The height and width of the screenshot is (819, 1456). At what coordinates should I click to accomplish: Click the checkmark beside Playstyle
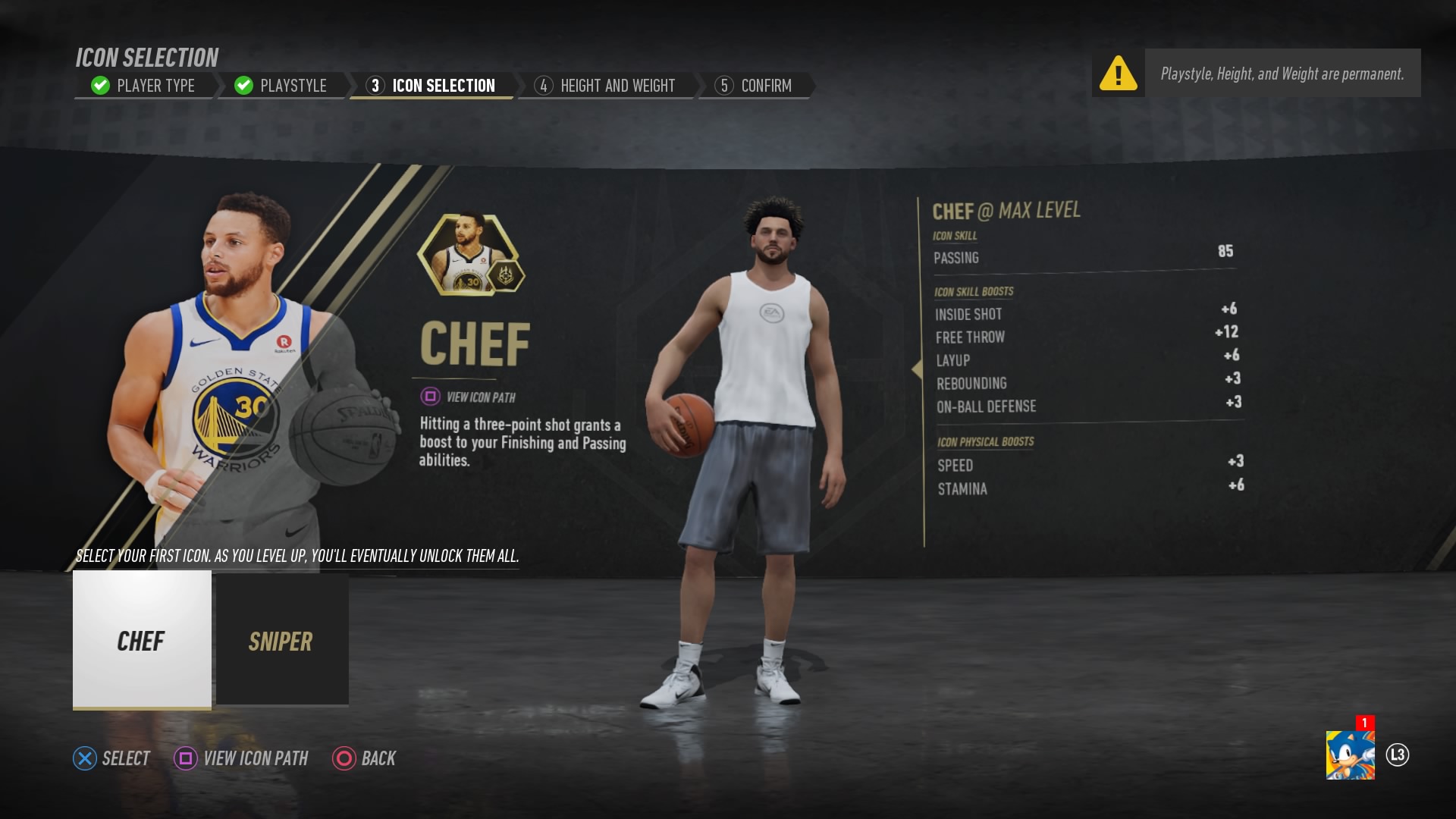(x=243, y=85)
